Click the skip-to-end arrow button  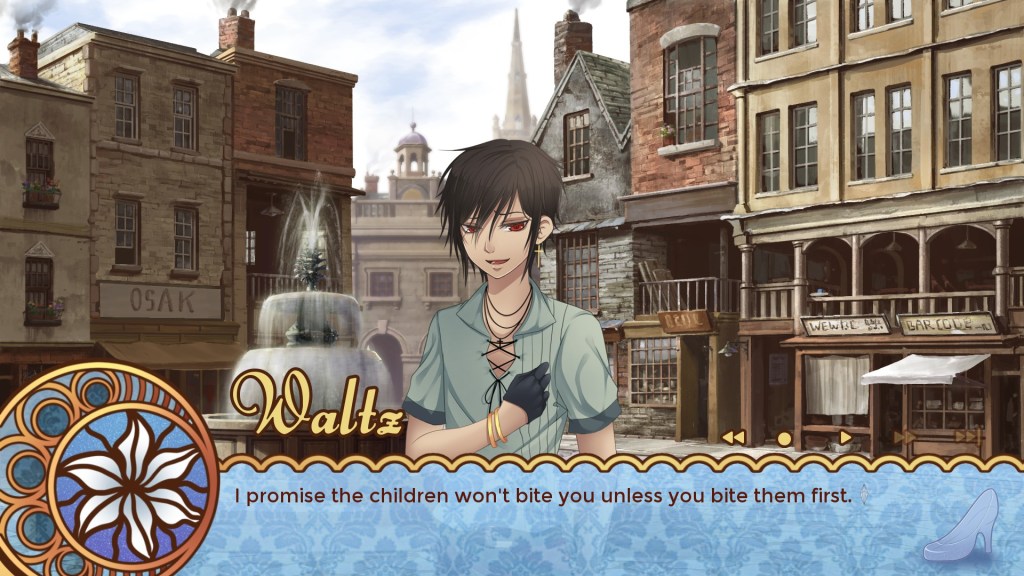pos(967,436)
